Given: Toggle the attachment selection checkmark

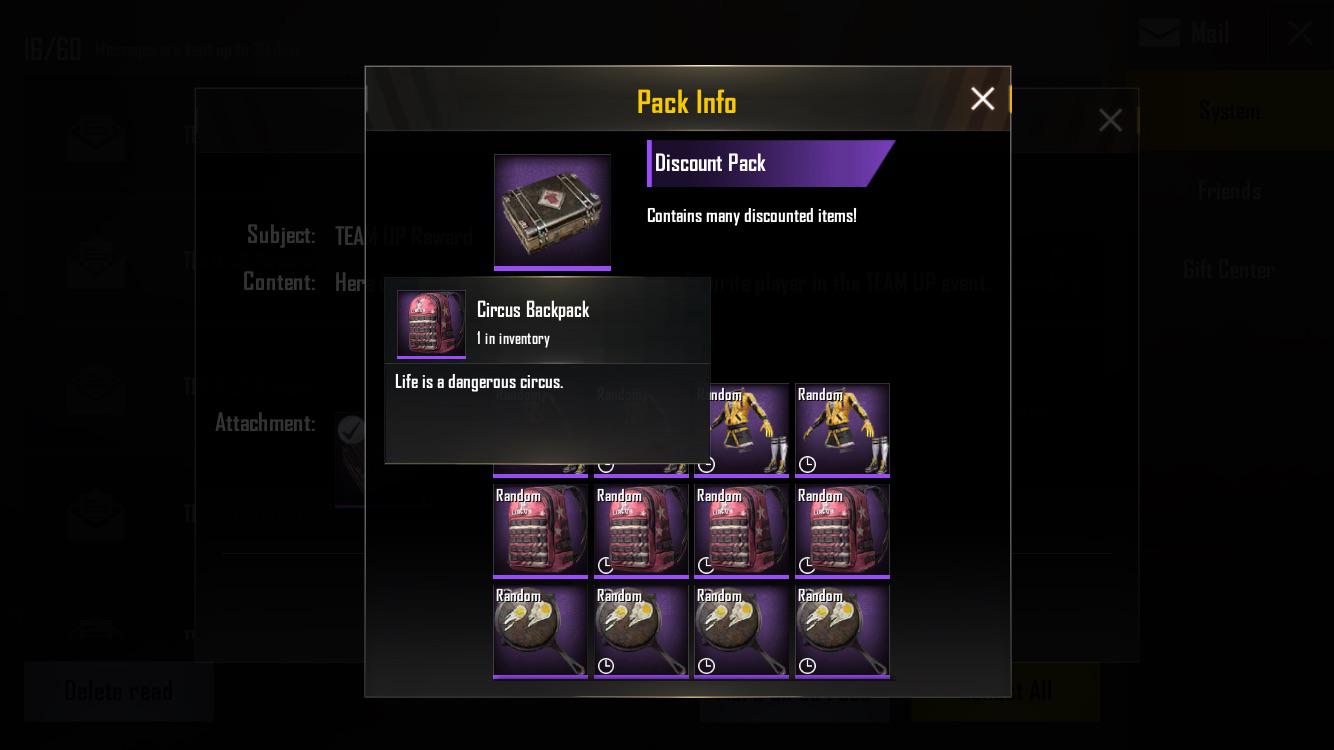Looking at the screenshot, I should [x=351, y=430].
